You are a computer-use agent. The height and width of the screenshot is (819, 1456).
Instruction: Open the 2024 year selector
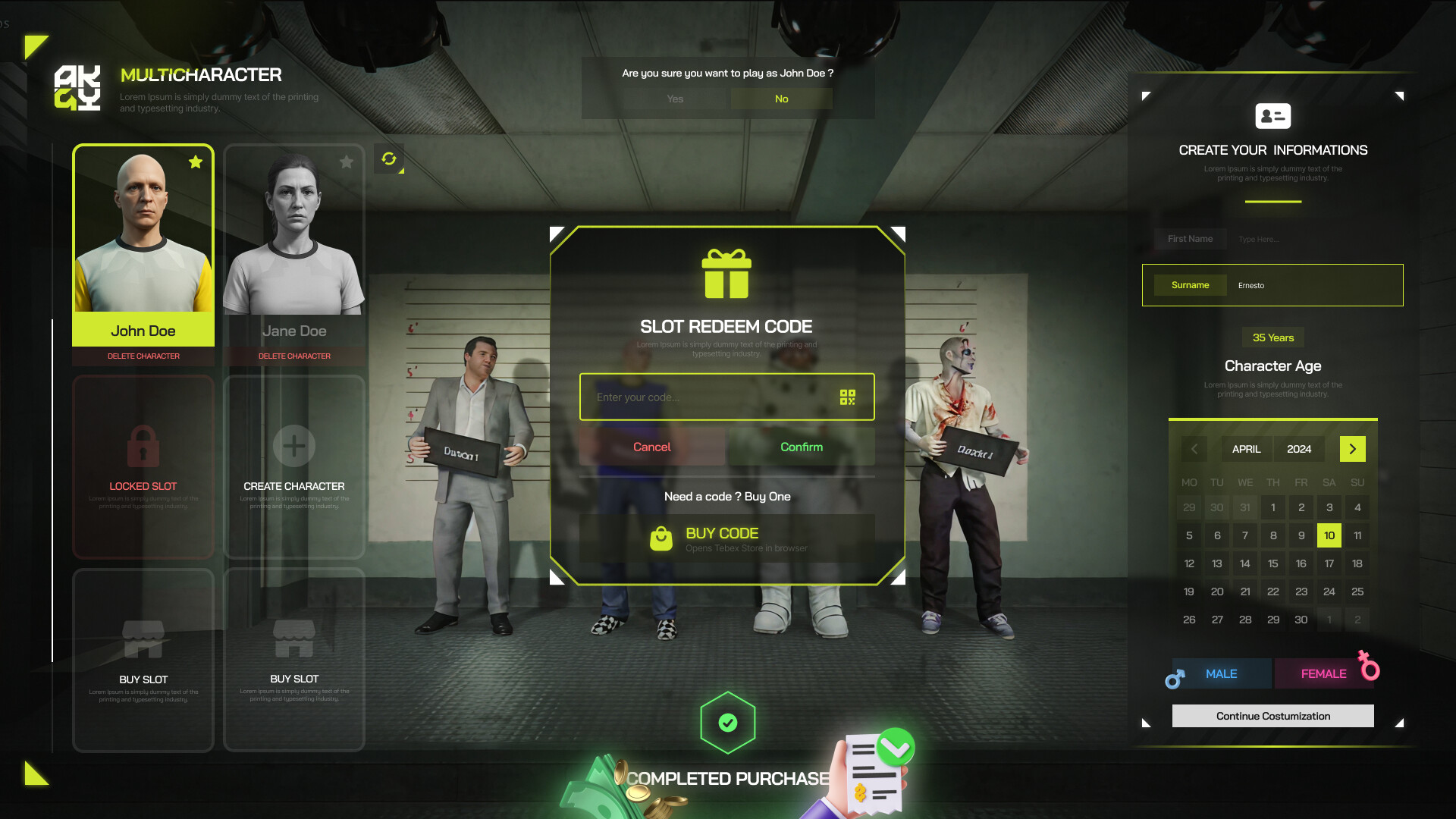click(1299, 449)
